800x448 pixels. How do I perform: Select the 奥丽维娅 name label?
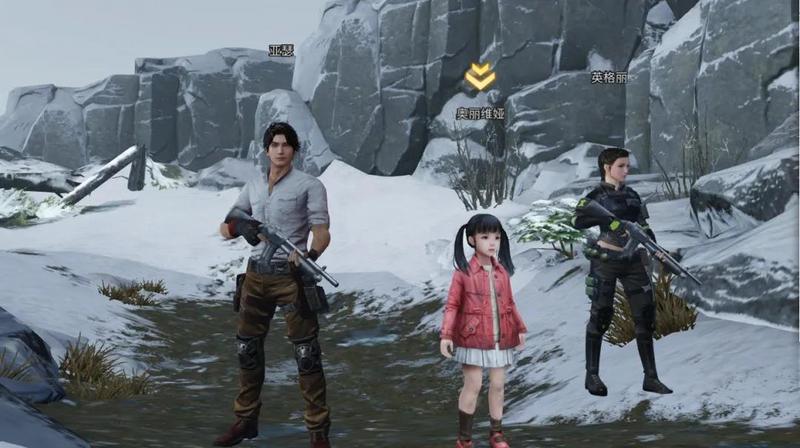coord(480,114)
